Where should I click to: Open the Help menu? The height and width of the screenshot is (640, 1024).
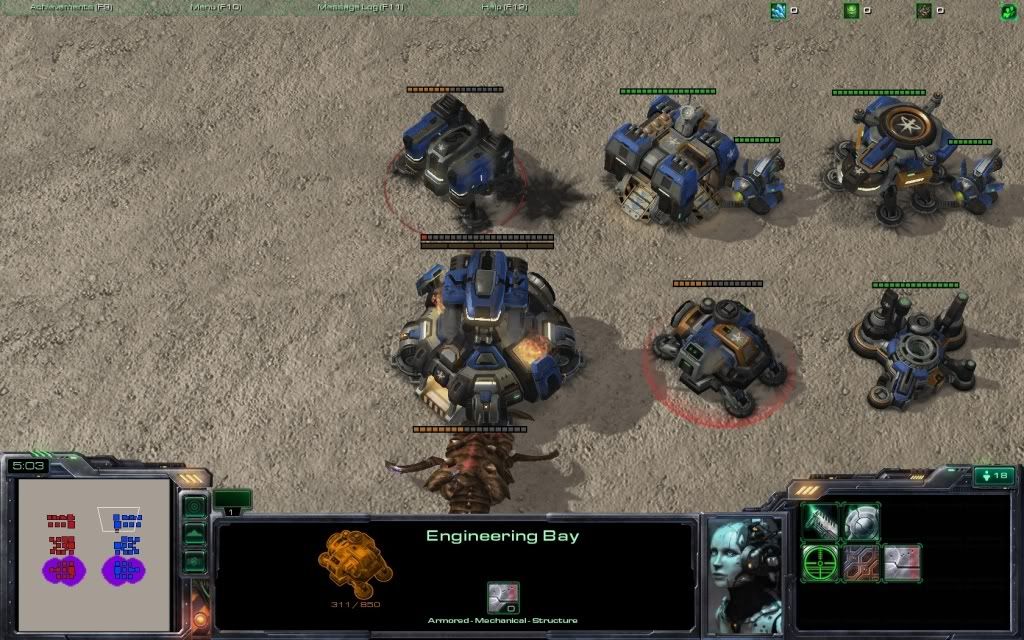point(505,7)
